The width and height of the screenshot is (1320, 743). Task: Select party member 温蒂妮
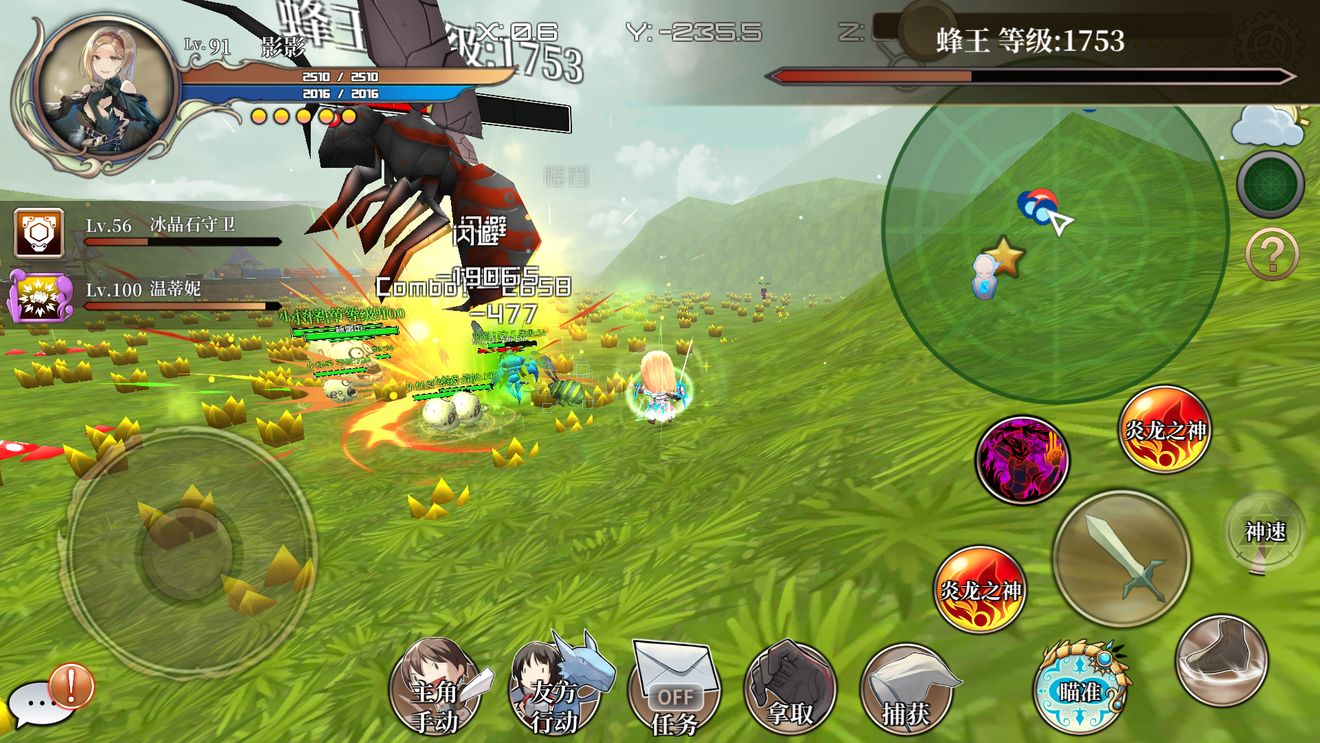point(38,297)
